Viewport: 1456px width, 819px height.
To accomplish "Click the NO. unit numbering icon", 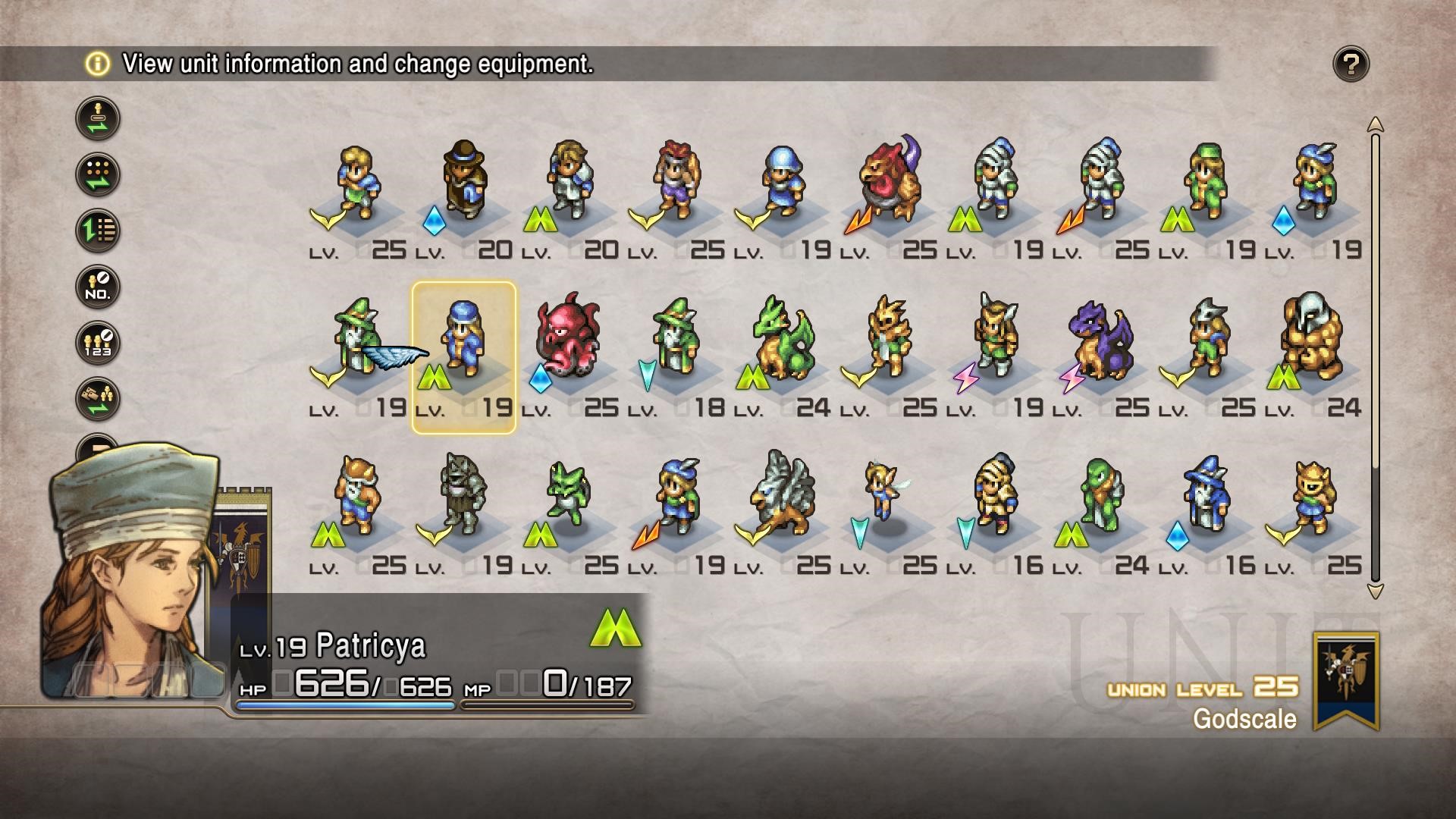I will point(98,287).
